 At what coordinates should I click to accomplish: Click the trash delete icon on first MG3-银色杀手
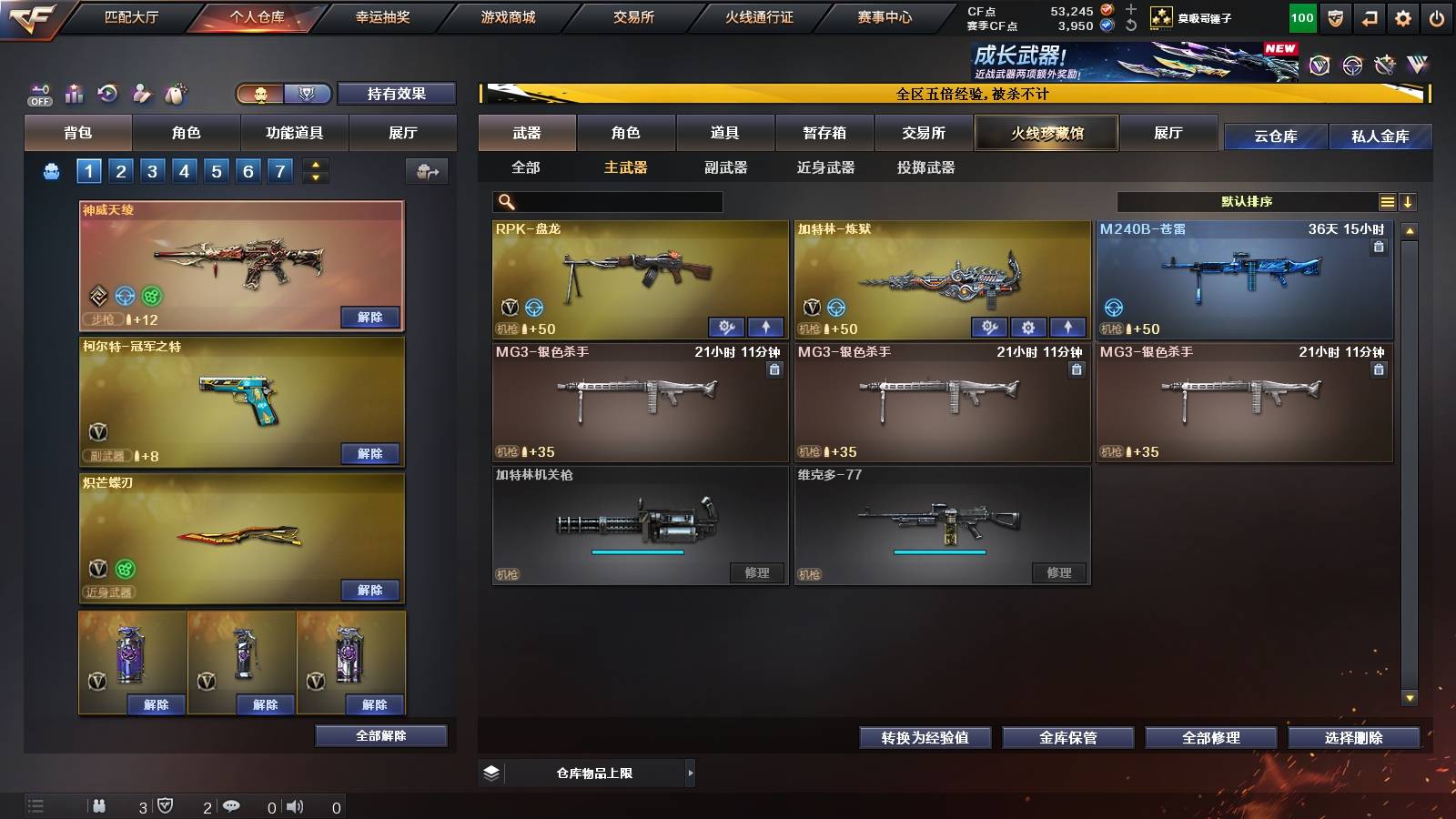pos(773,369)
